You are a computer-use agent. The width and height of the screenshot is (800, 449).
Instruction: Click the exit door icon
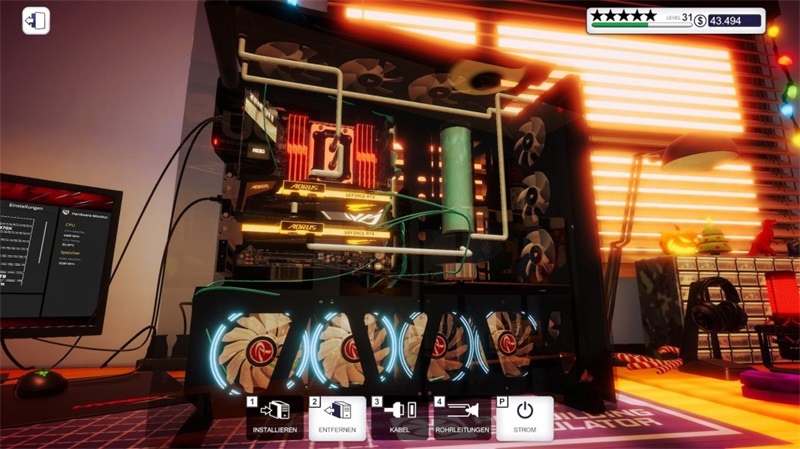click(36, 21)
